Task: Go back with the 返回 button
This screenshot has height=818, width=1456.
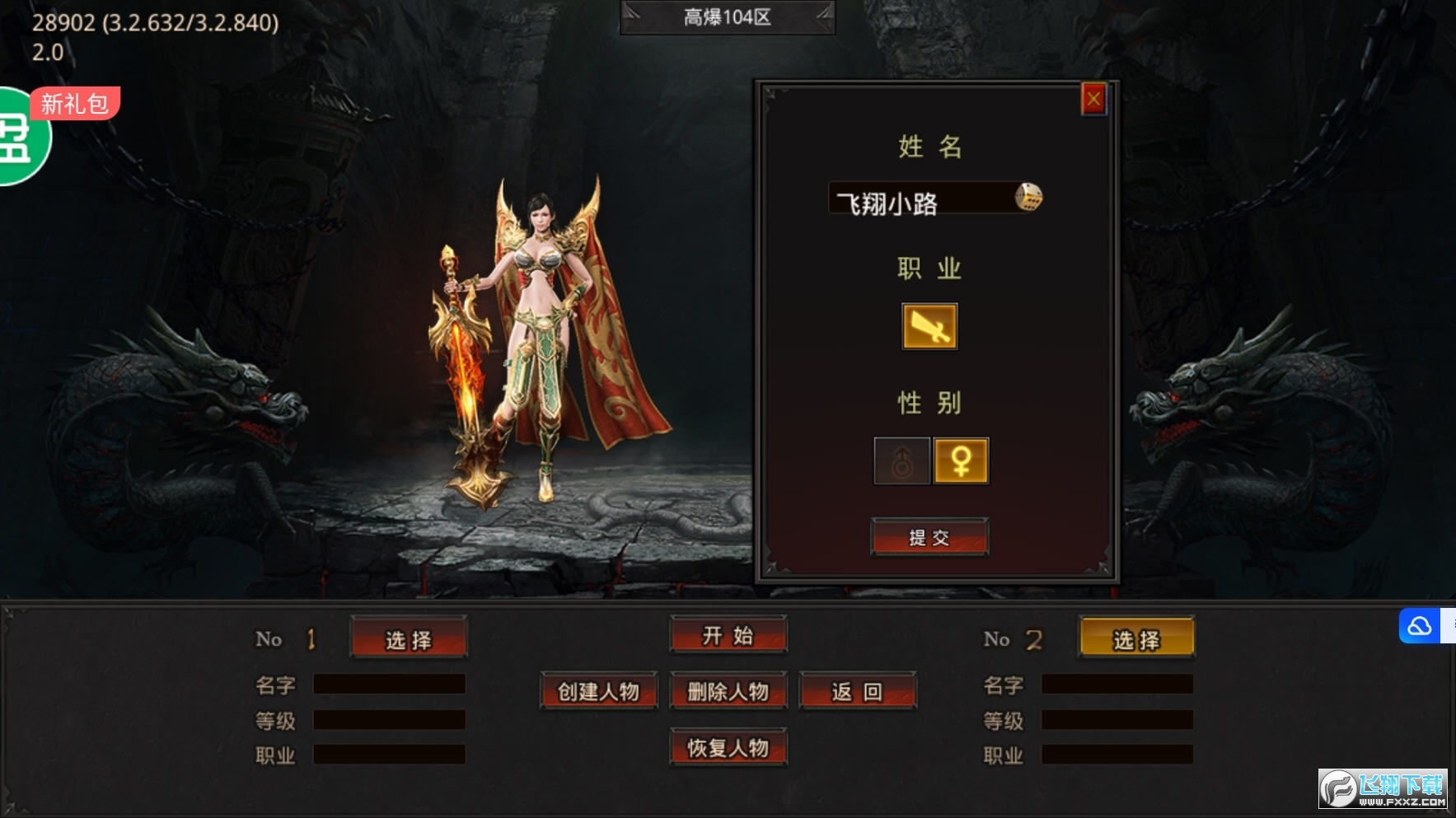Action: pos(857,691)
